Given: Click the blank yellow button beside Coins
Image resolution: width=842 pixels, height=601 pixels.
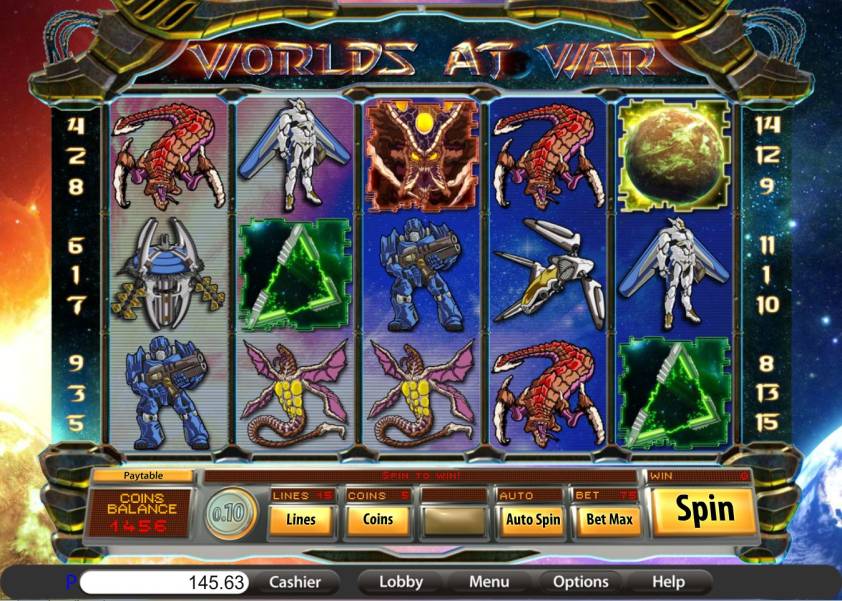Looking at the screenshot, I should (454, 520).
